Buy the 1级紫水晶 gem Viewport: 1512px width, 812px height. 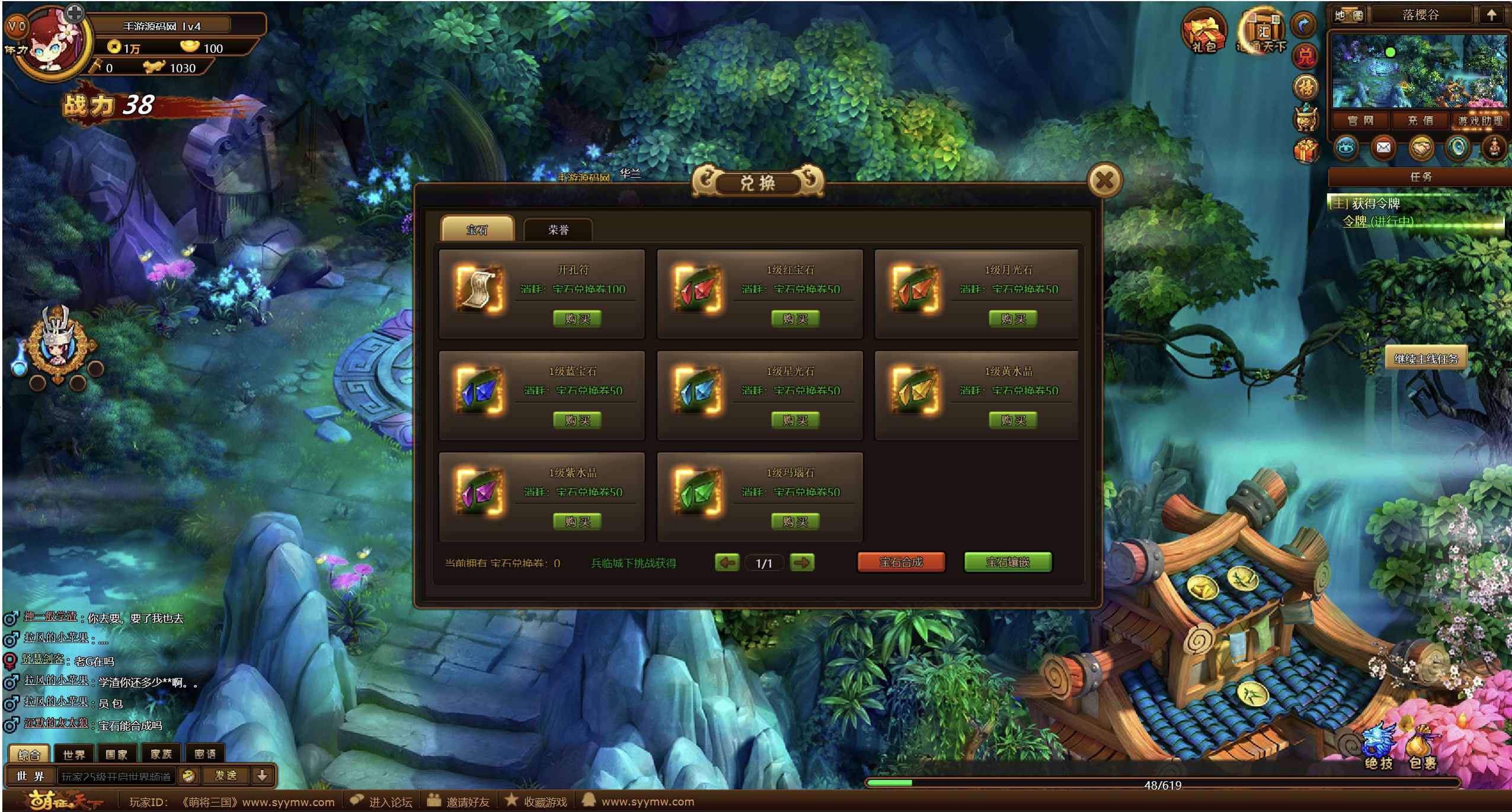(x=577, y=522)
